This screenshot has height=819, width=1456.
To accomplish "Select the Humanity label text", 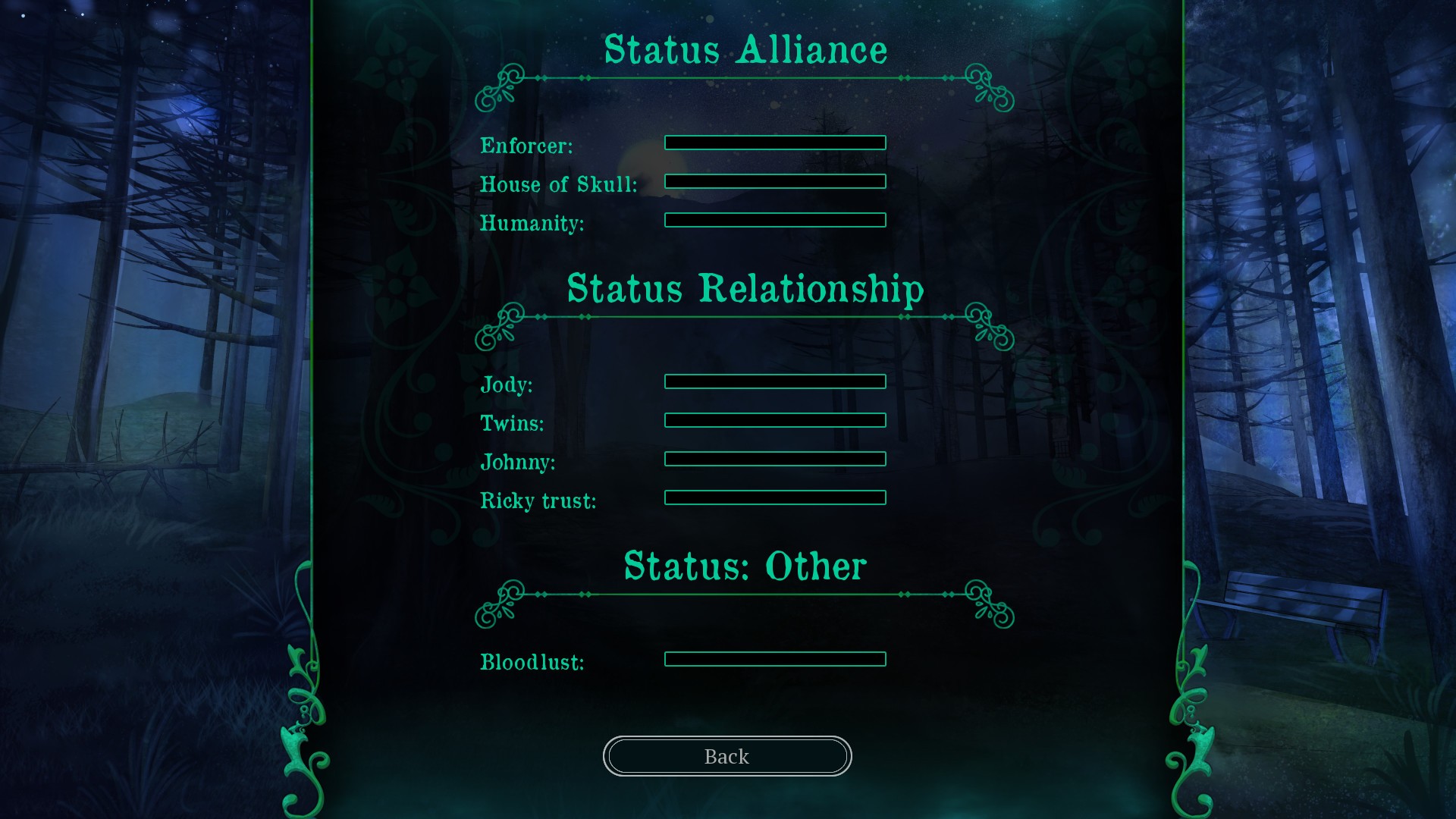I will click(x=532, y=223).
